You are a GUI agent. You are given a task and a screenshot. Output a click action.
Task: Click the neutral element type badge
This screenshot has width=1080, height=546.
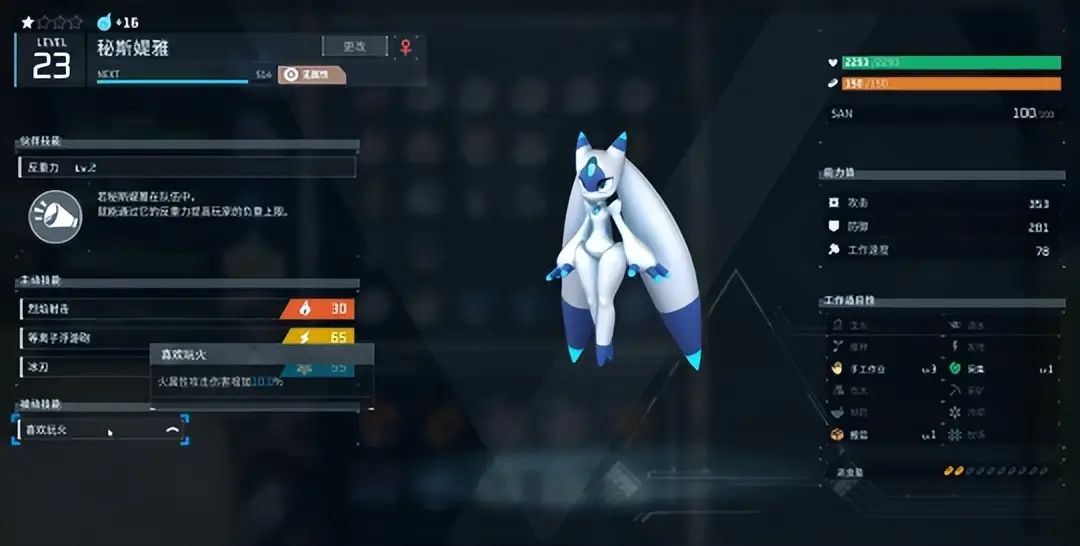(x=311, y=74)
